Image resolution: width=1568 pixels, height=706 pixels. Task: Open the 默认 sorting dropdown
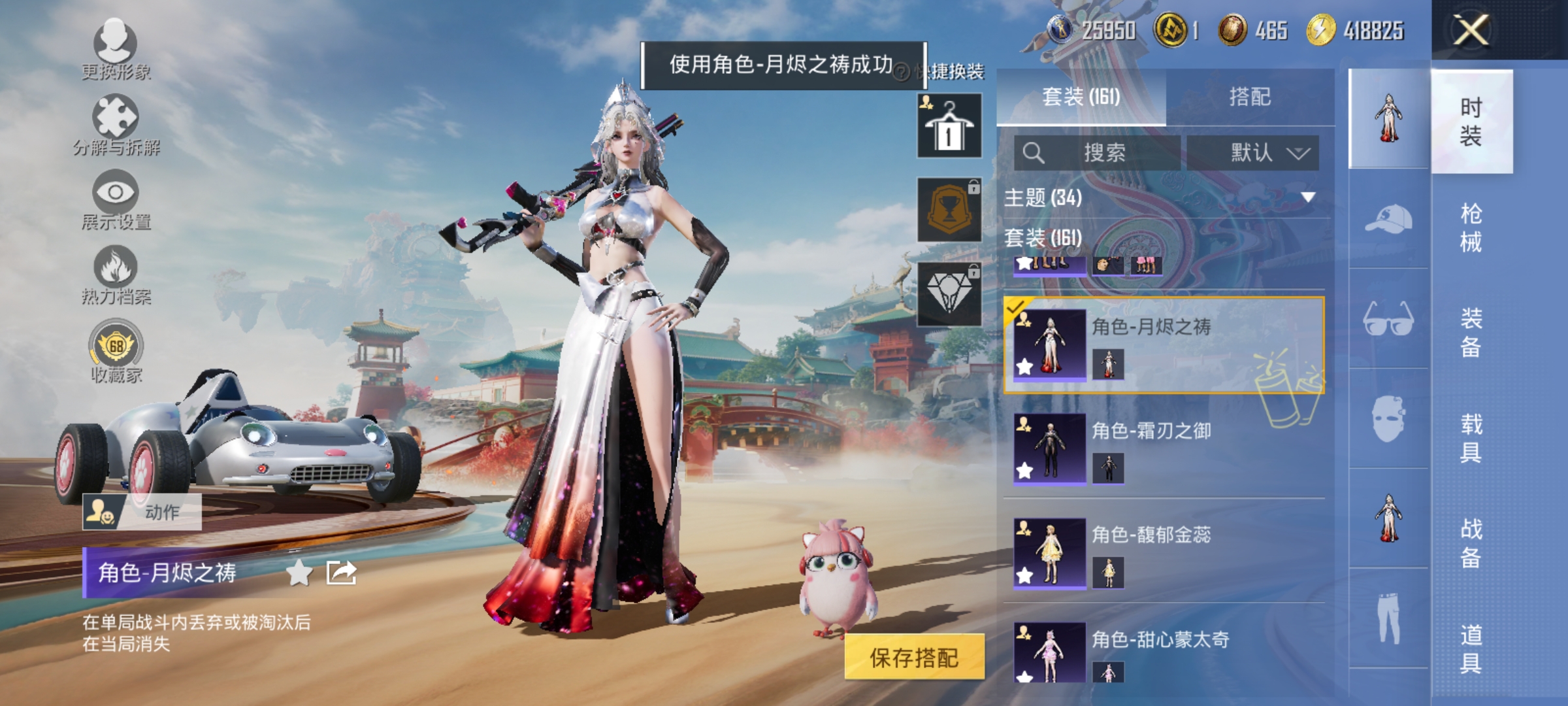pyautogui.click(x=1254, y=152)
